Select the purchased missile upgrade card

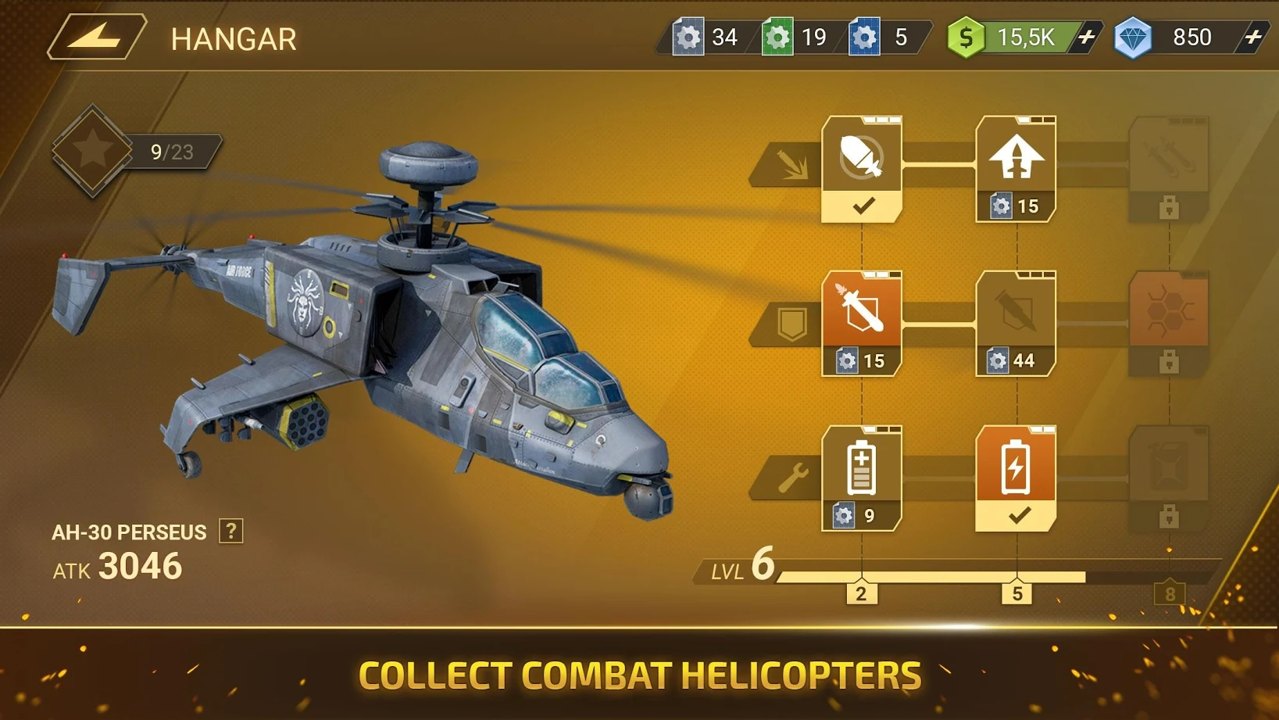861,168
